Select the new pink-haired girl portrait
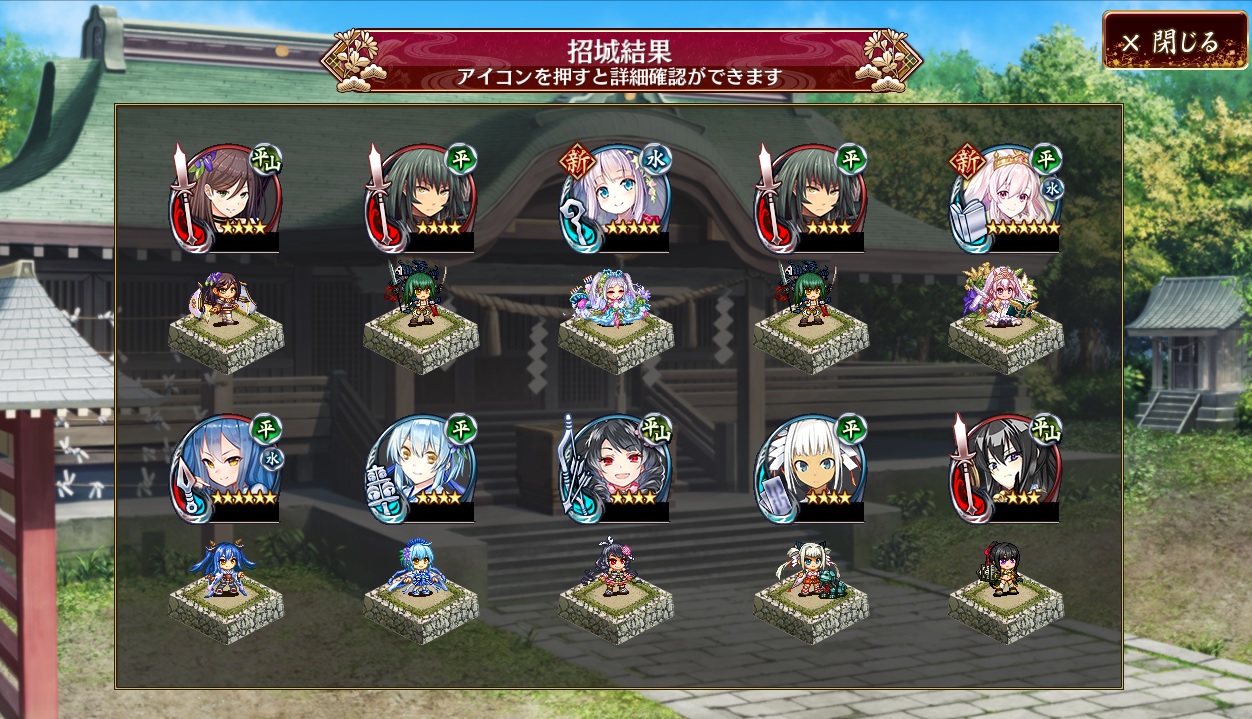This screenshot has width=1252, height=719. click(1007, 198)
